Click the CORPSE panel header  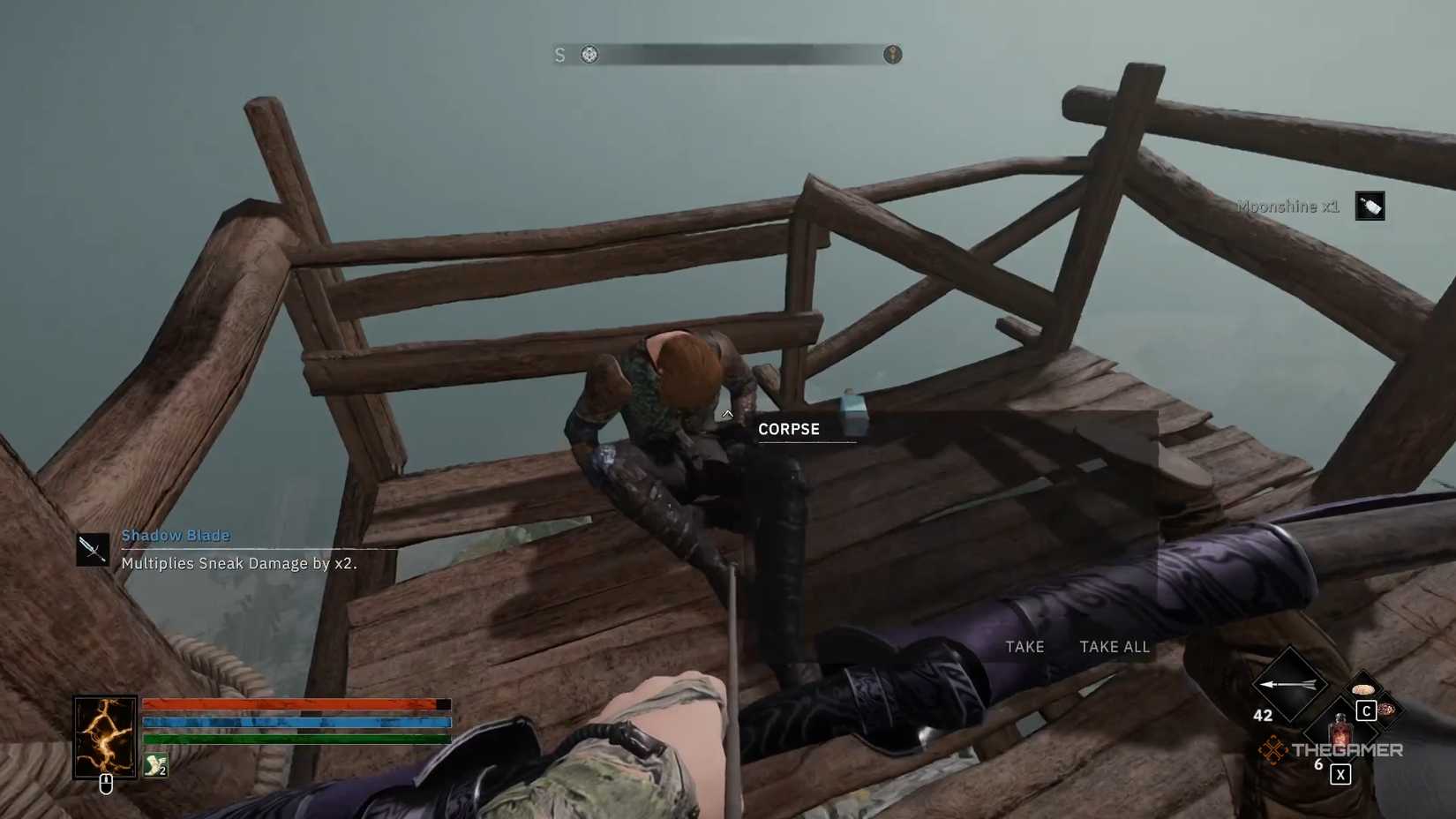pyautogui.click(x=790, y=429)
